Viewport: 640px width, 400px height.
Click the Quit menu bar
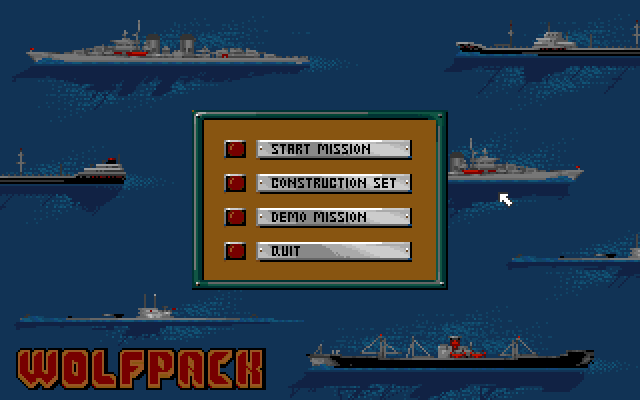pyautogui.click(x=334, y=251)
